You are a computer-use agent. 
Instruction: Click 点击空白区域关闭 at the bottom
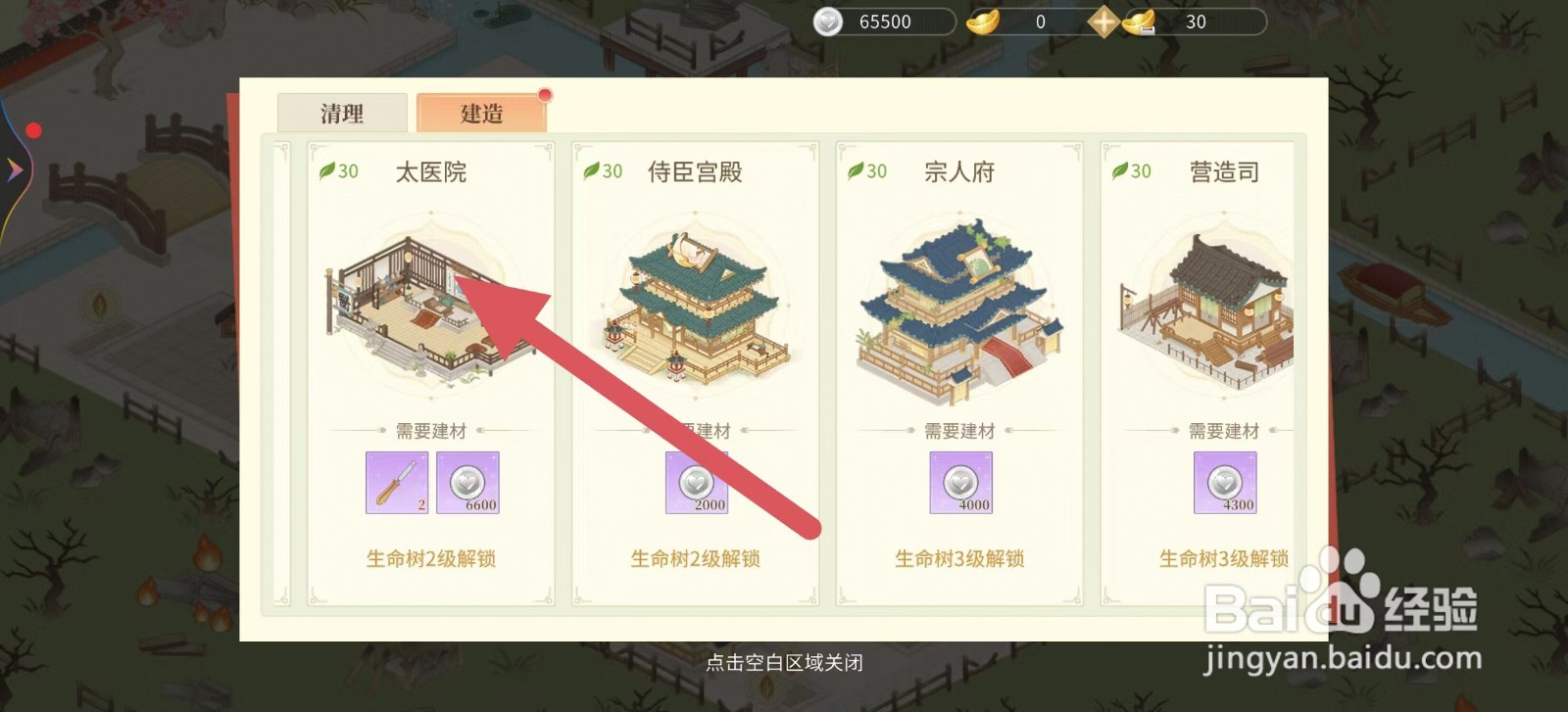[784, 662]
